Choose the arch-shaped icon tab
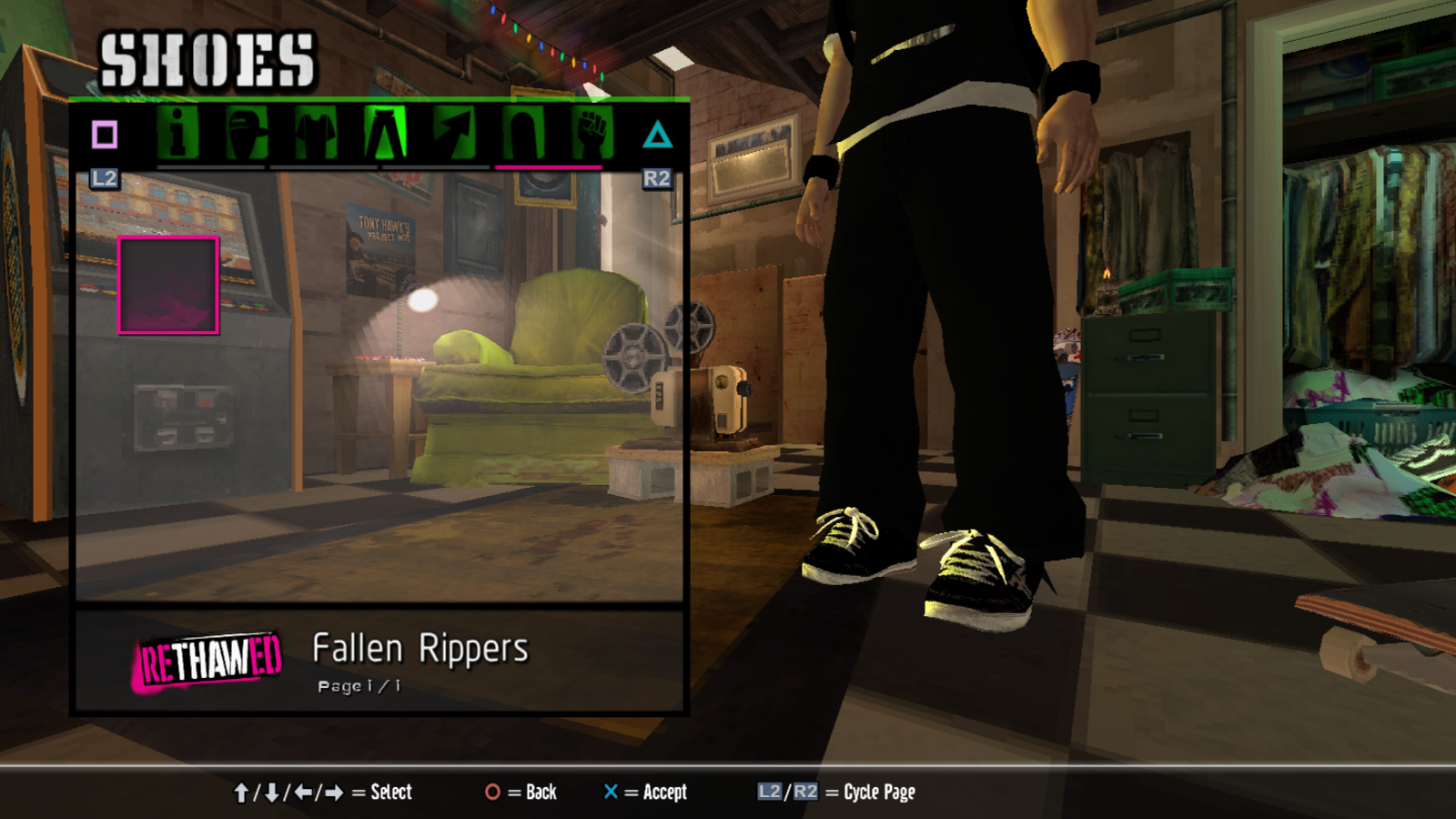 point(523,134)
